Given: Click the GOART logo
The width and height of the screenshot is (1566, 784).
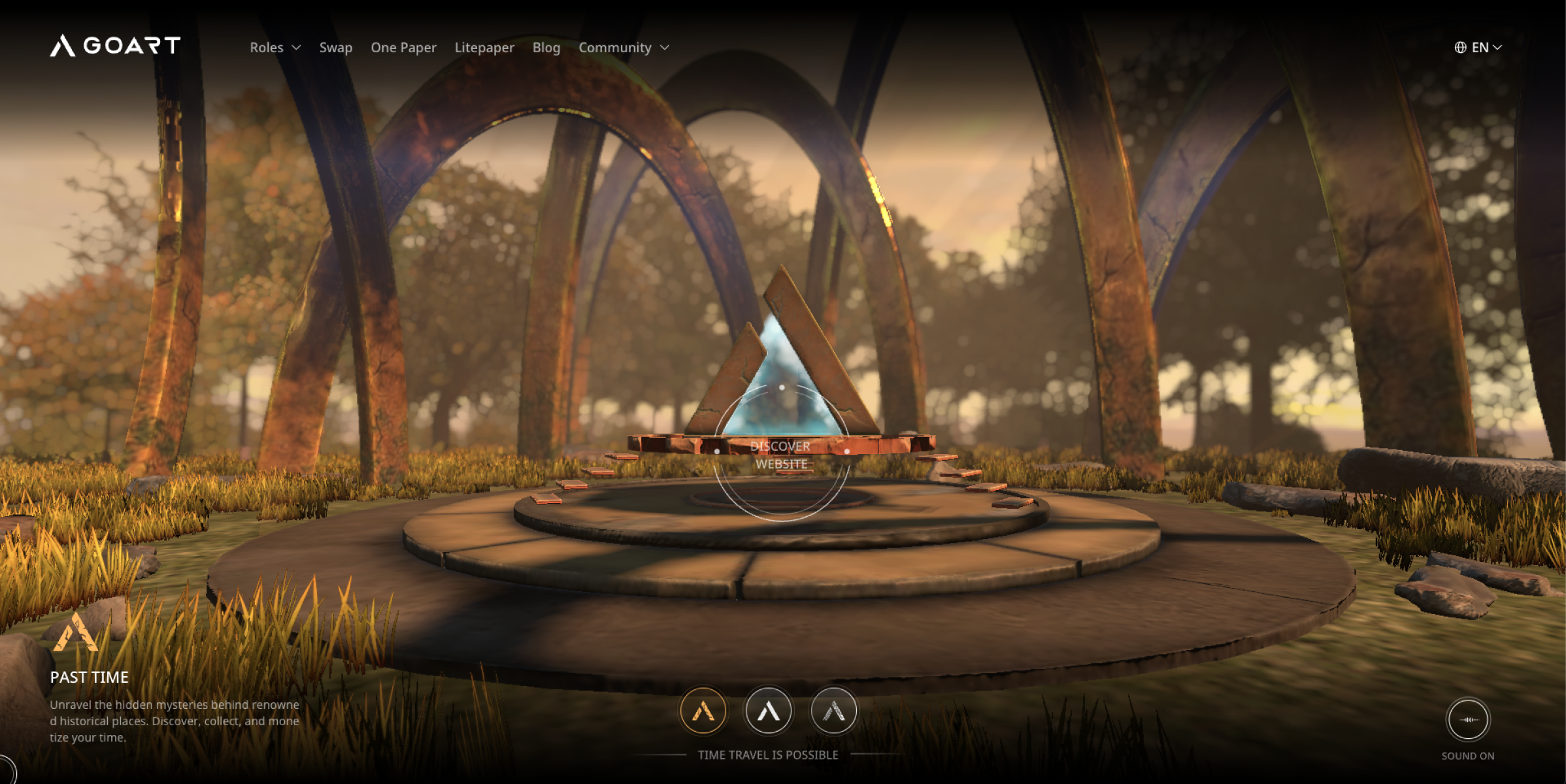Looking at the screenshot, I should [x=115, y=46].
